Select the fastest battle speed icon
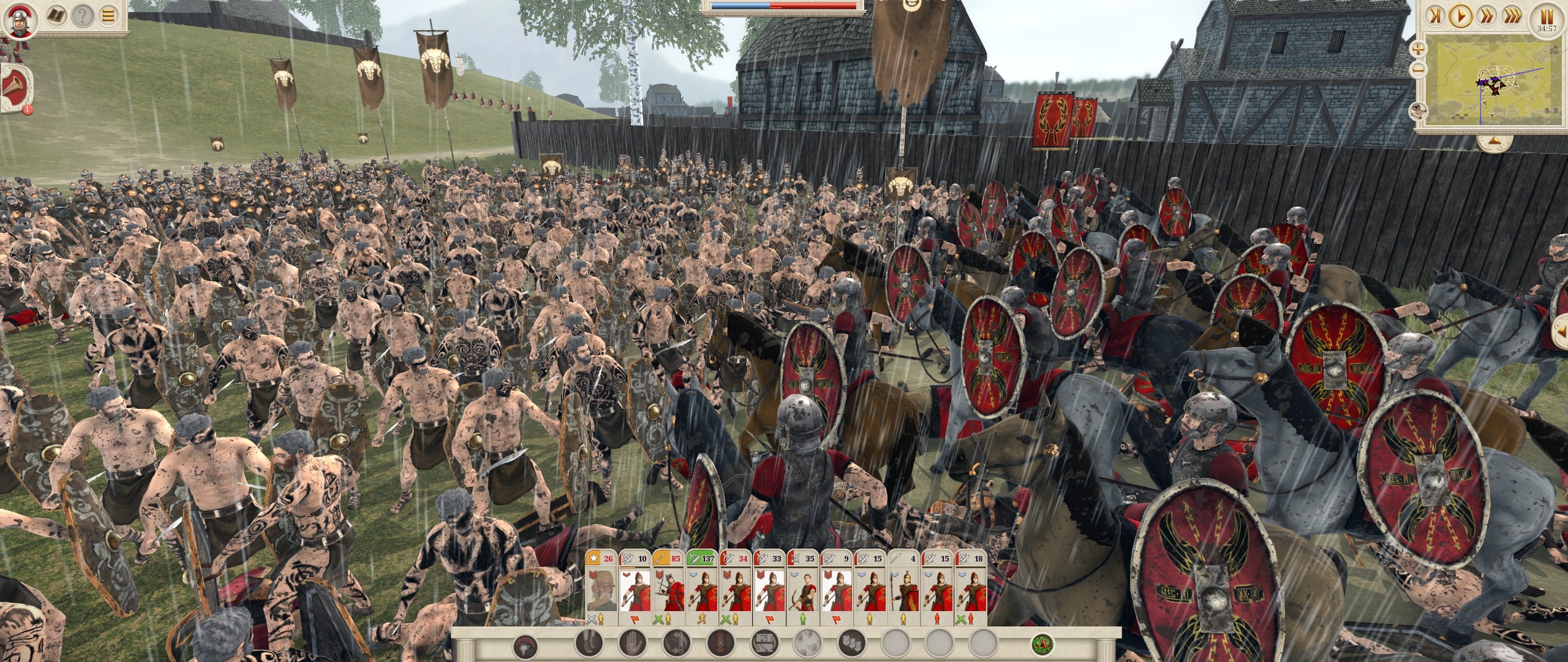The height and width of the screenshot is (662, 1568). (x=1510, y=15)
